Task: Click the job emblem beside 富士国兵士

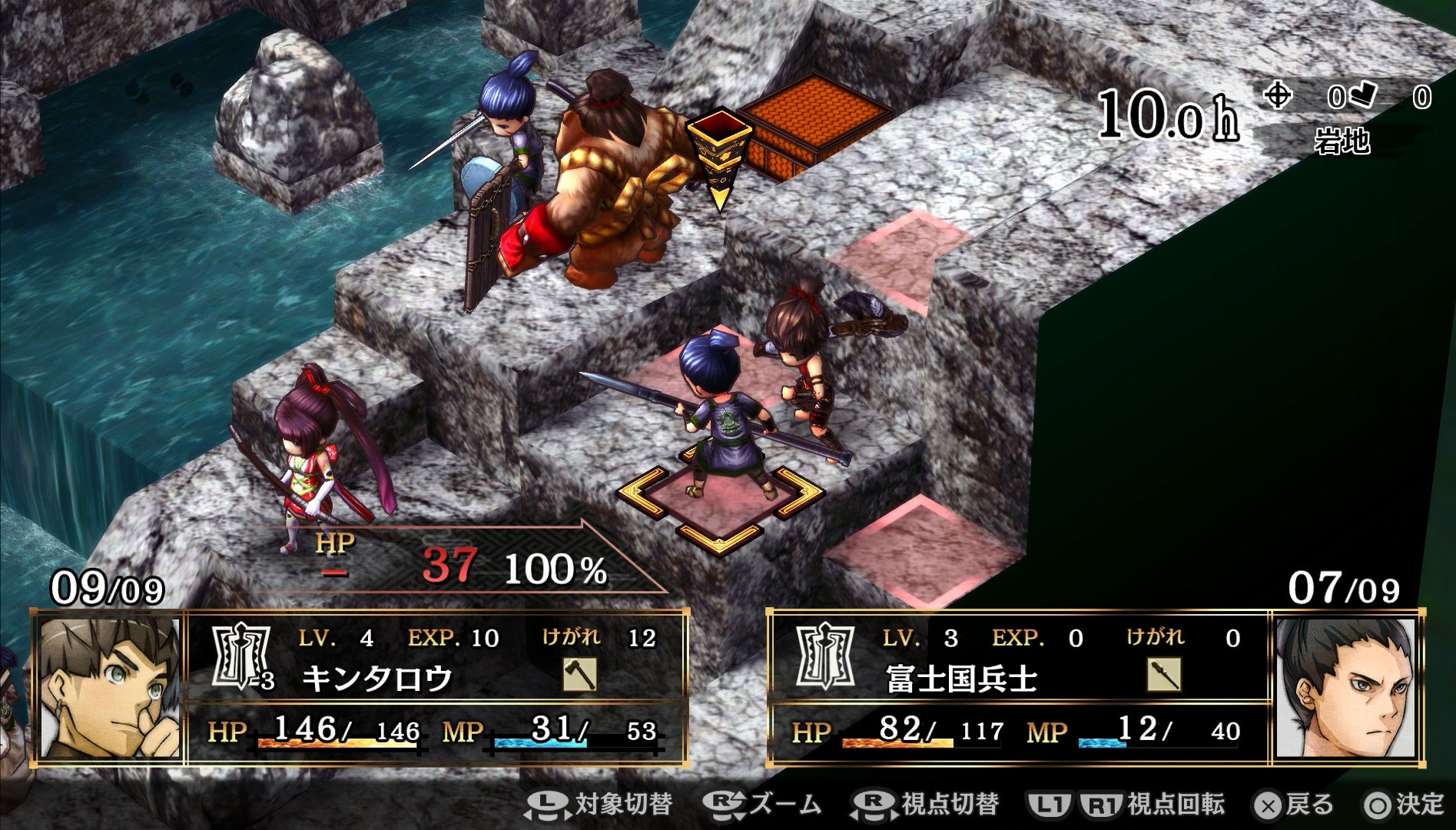Action: 823,657
